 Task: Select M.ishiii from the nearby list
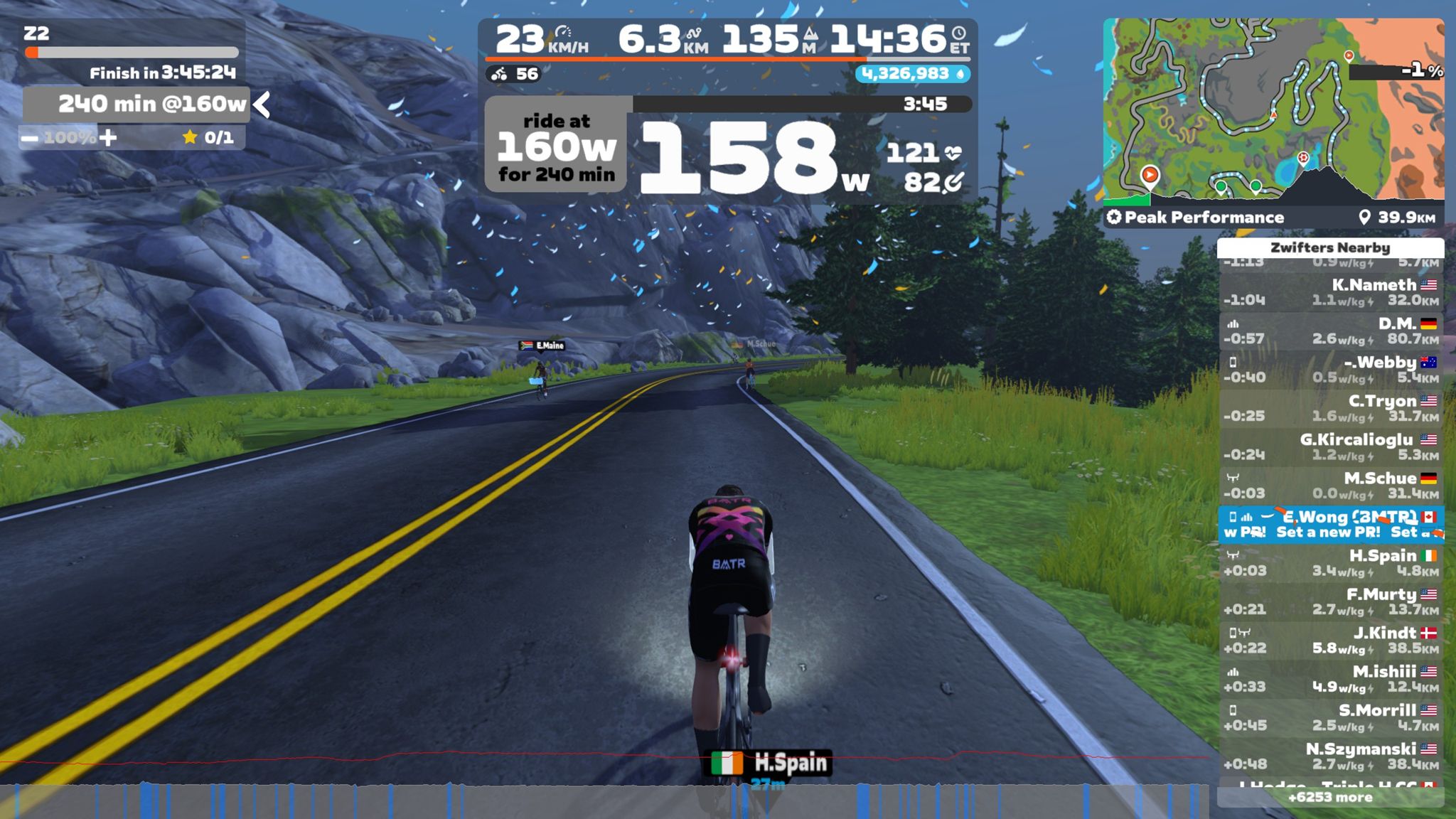1331,679
